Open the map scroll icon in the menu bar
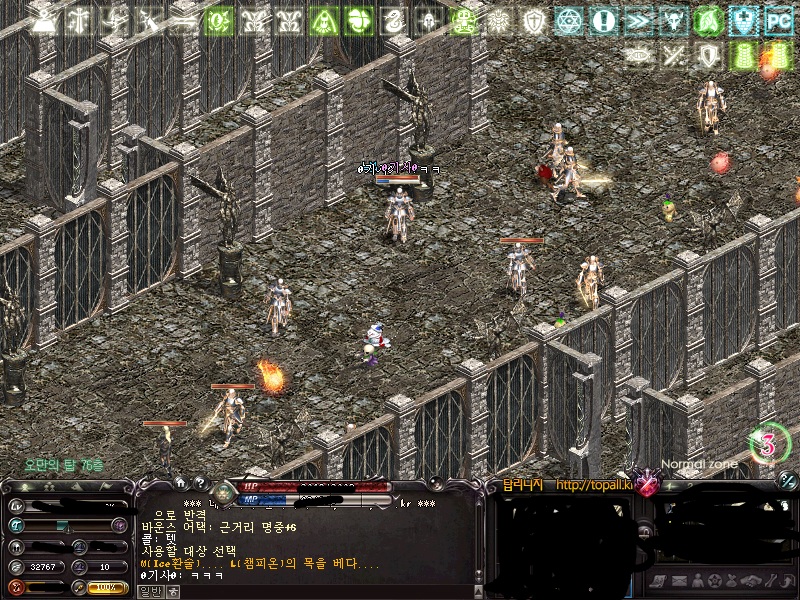The image size is (800, 600). click(x=660, y=581)
